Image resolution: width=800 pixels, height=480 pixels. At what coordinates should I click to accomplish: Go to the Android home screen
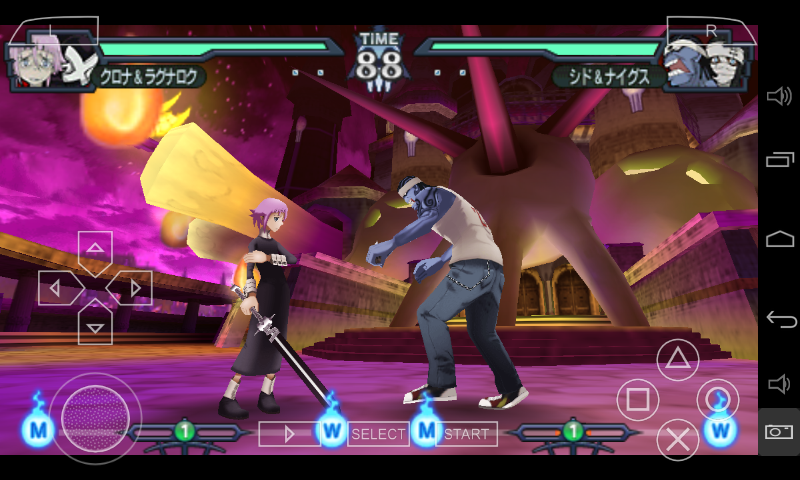click(780, 239)
